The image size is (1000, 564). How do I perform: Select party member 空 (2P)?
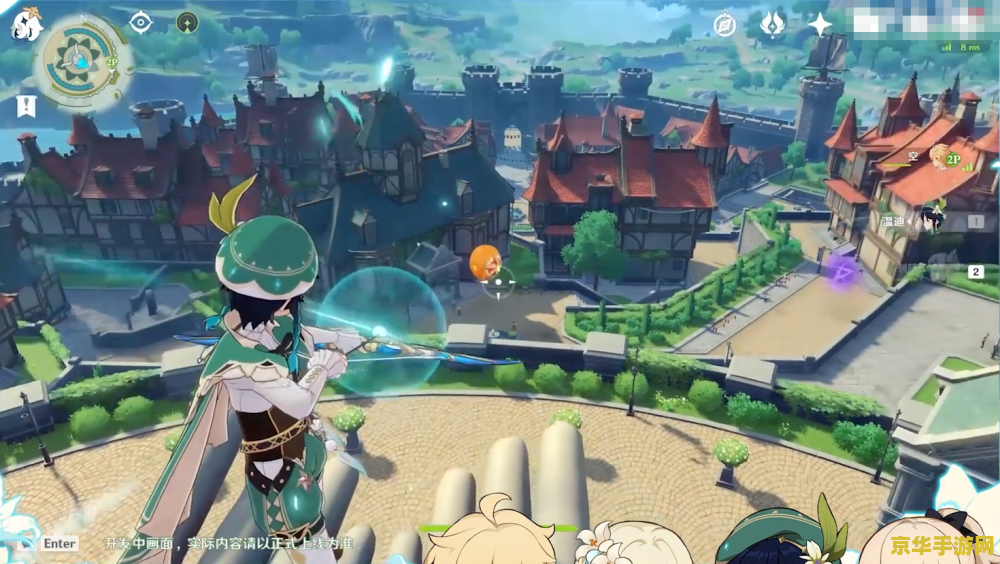(x=940, y=156)
